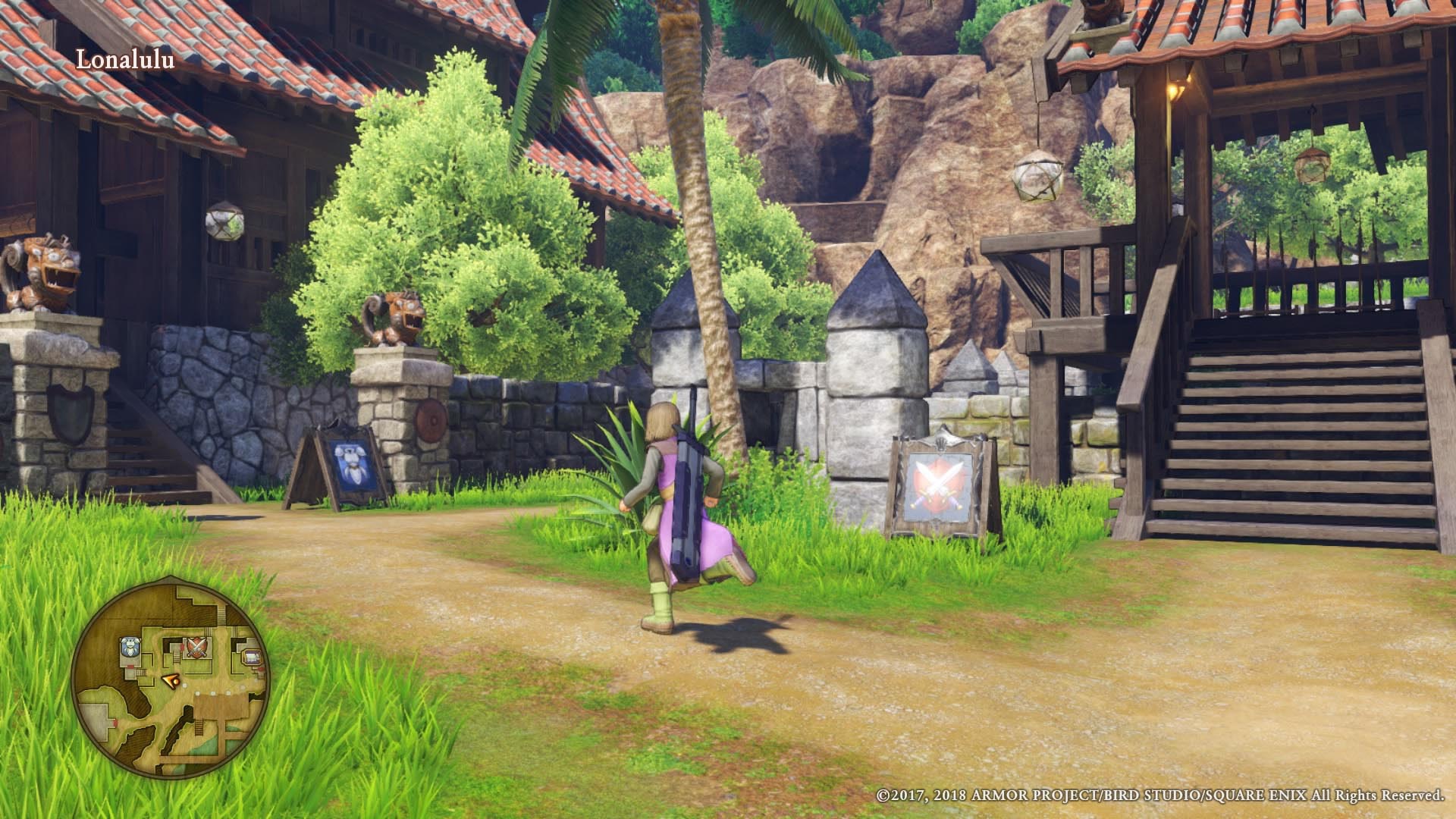
Task: Click the Square Enix copyright text
Action: pos(1160,796)
